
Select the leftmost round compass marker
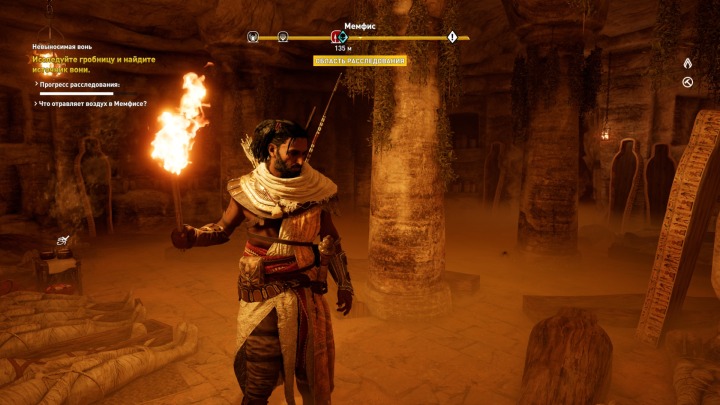point(253,37)
